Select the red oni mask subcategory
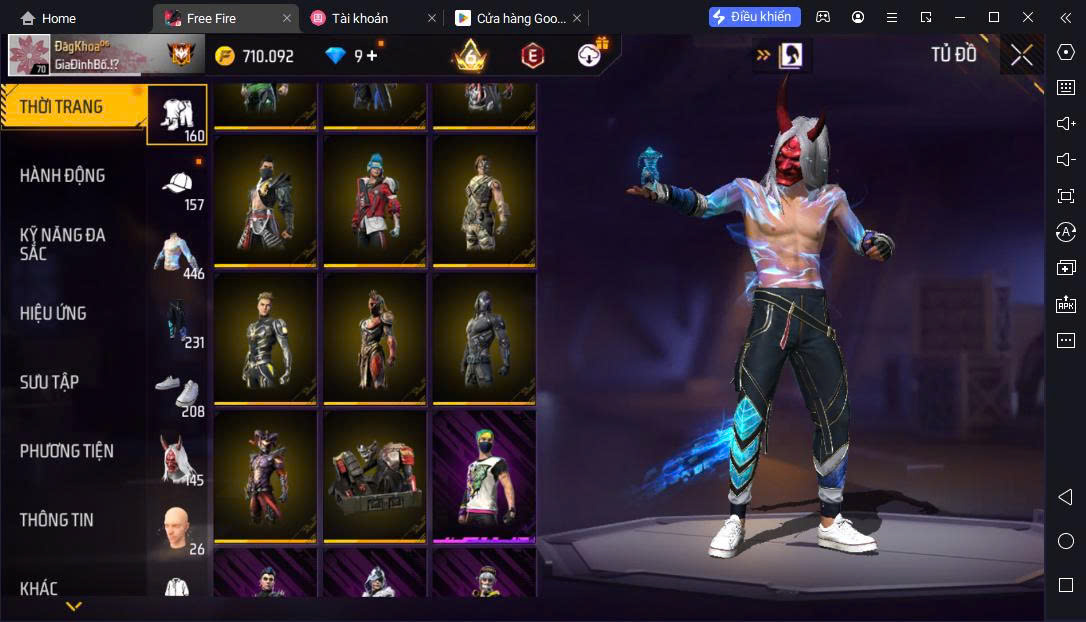The image size is (1086, 622). pyautogui.click(x=178, y=460)
